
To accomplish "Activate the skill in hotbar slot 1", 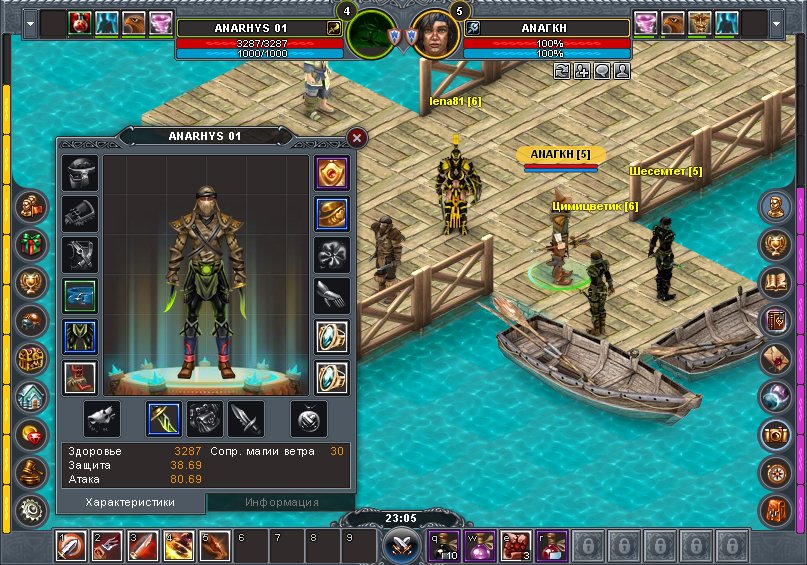I will click(70, 547).
